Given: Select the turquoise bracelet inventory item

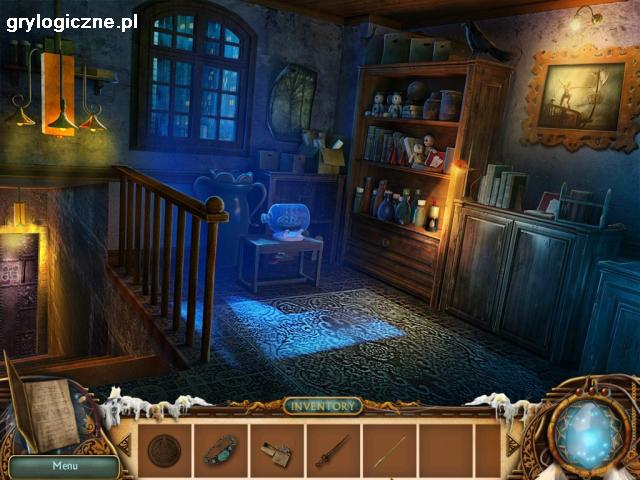Looking at the screenshot, I should point(220,450).
